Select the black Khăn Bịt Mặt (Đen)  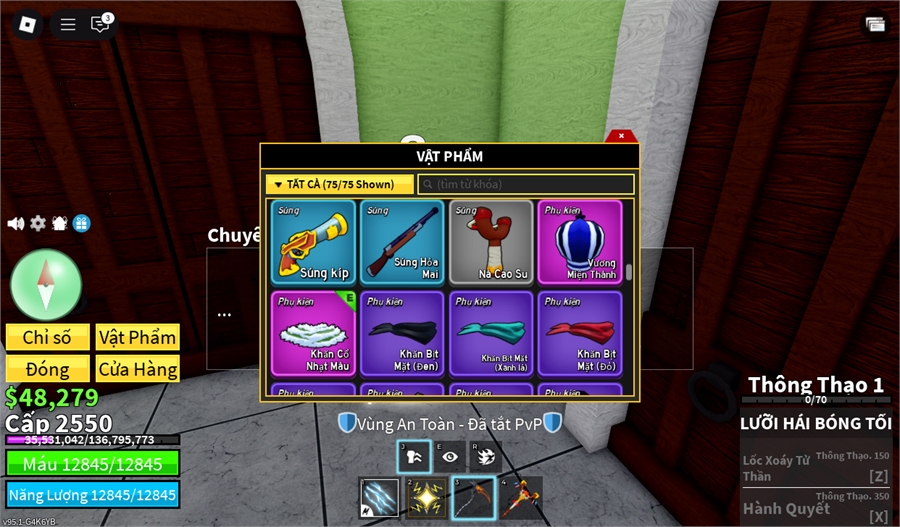point(402,333)
